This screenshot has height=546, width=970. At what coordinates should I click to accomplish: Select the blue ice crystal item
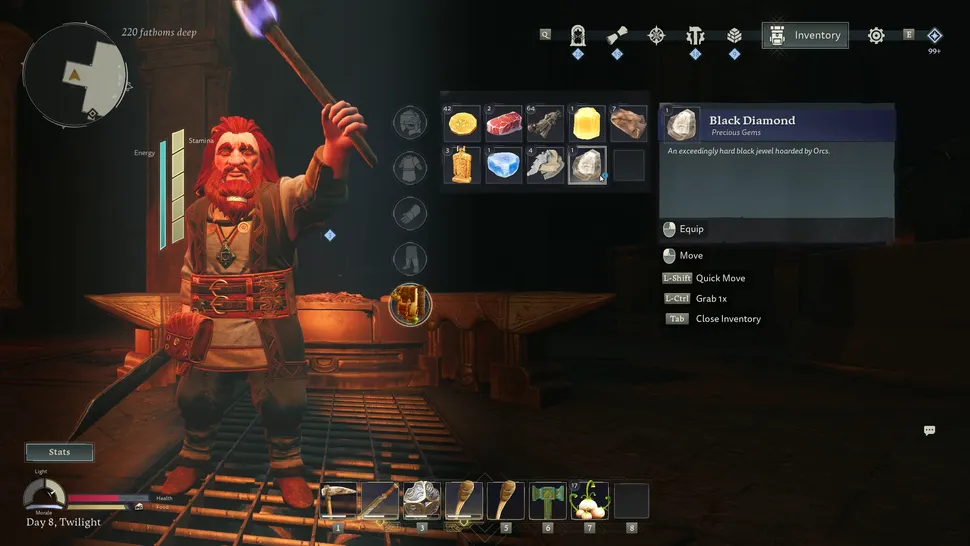tap(503, 165)
